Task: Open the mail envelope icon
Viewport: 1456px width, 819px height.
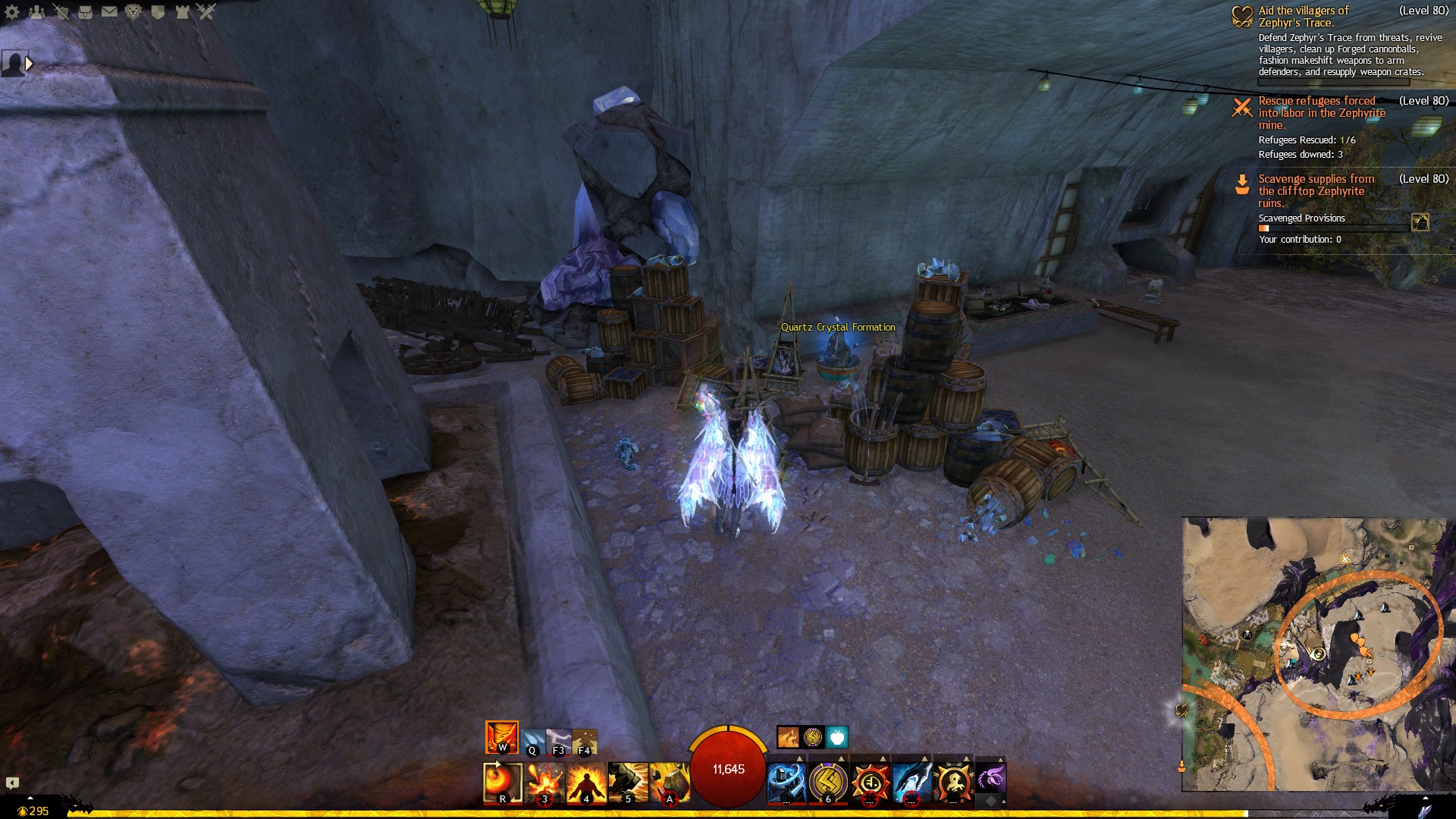Action: coord(109,11)
